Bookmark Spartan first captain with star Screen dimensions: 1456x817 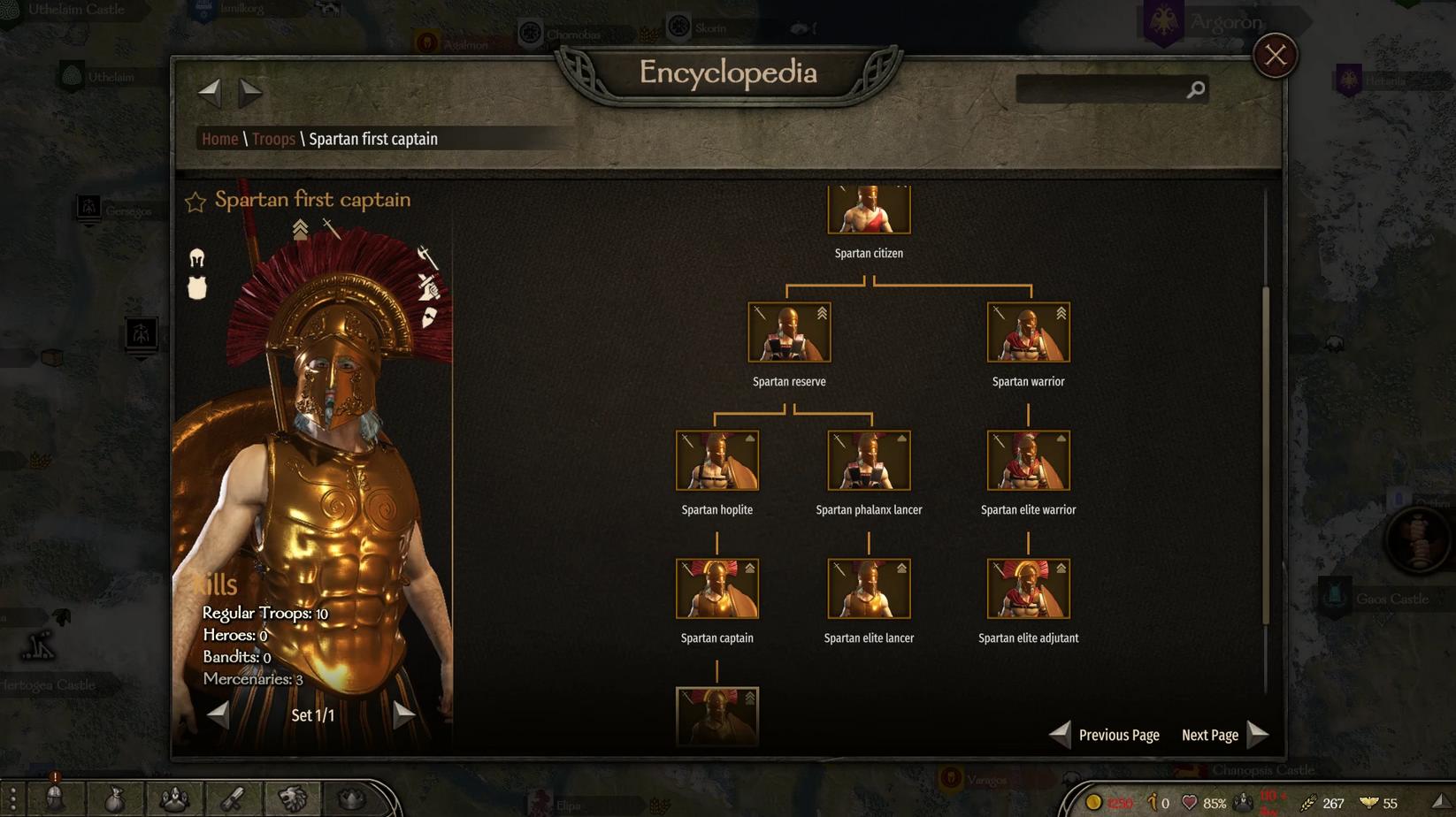[x=195, y=202]
